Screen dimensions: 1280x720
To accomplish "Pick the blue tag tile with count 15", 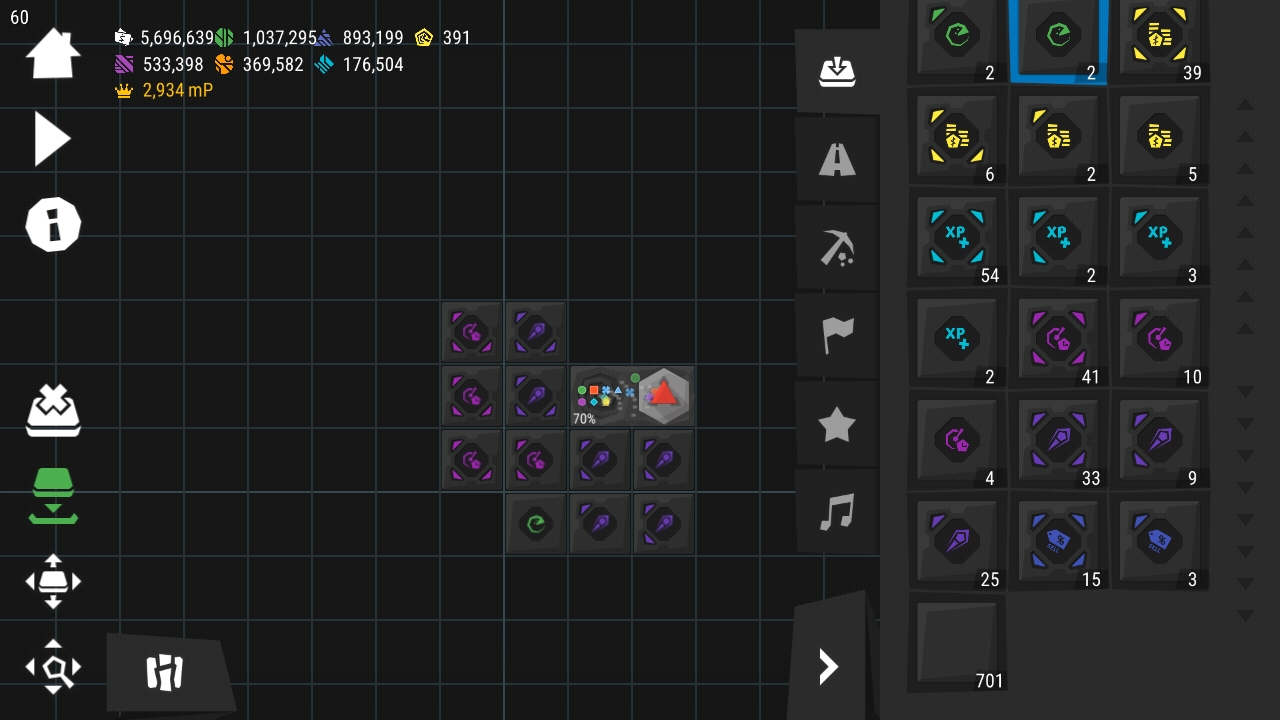I will [1058, 541].
